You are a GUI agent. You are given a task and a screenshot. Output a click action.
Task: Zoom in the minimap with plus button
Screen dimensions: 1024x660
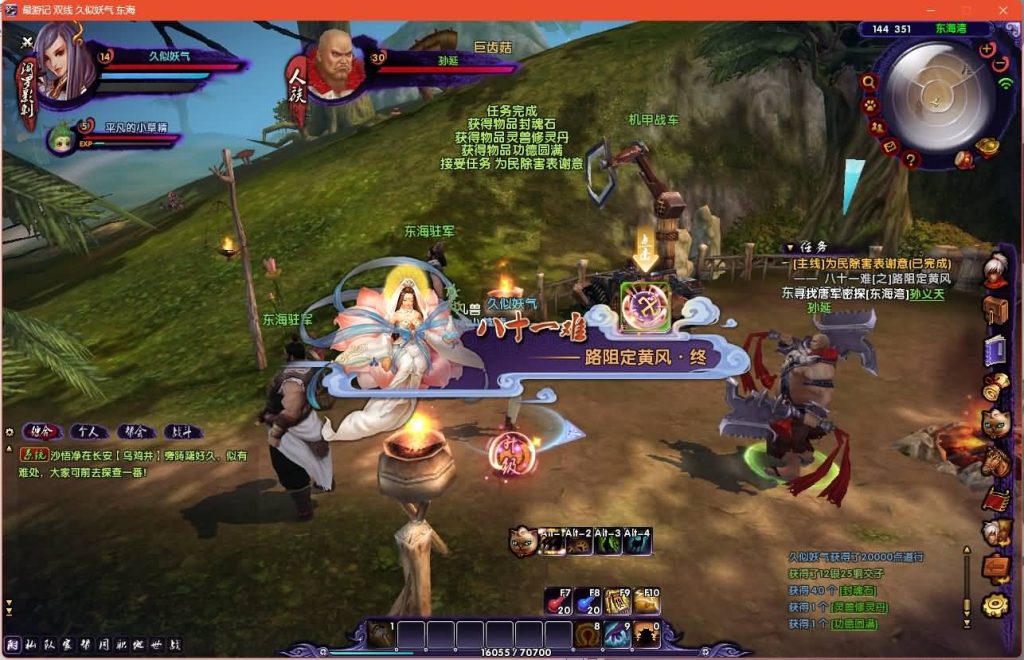click(x=987, y=48)
